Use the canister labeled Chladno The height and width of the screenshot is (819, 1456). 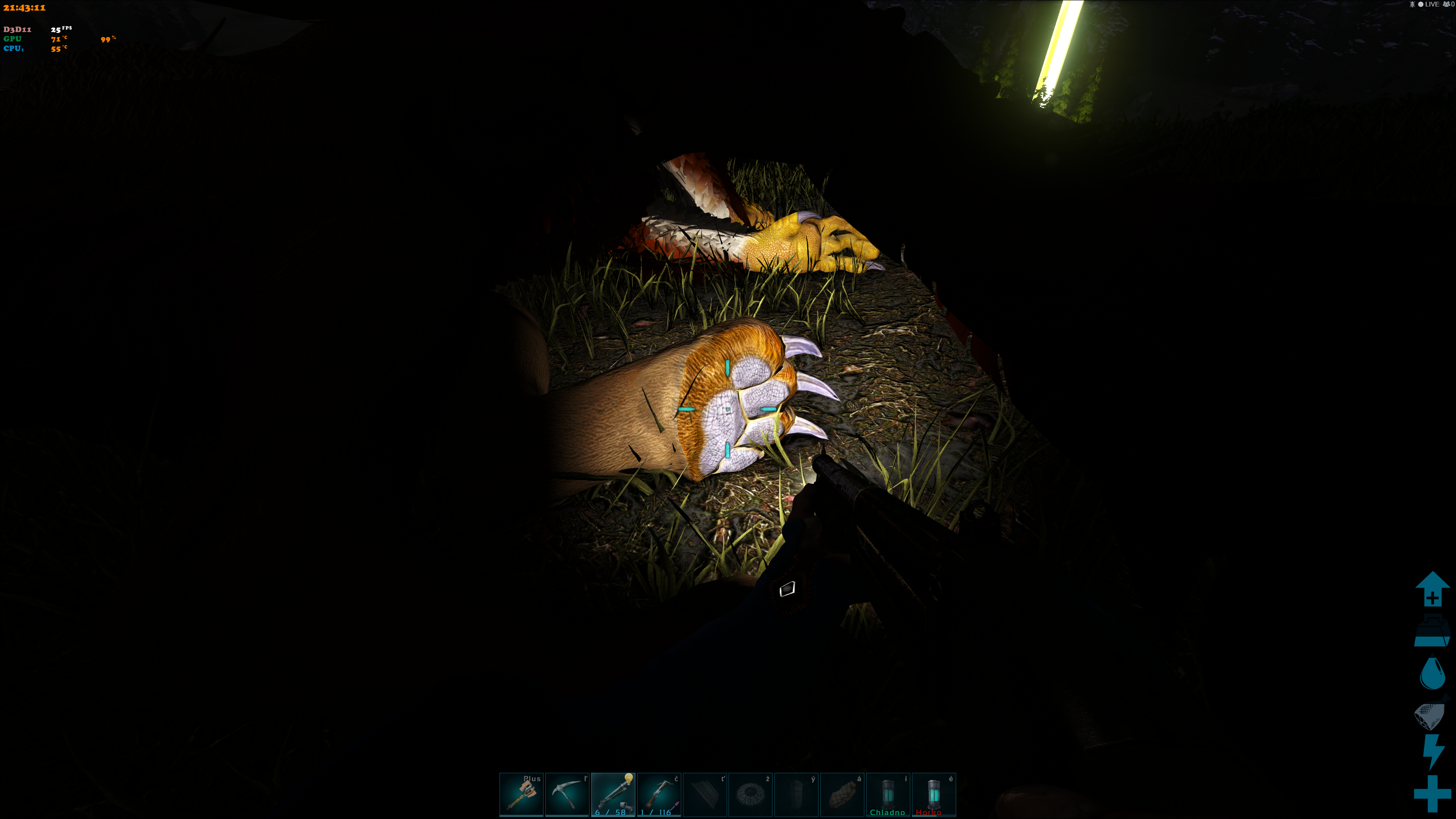click(x=888, y=794)
